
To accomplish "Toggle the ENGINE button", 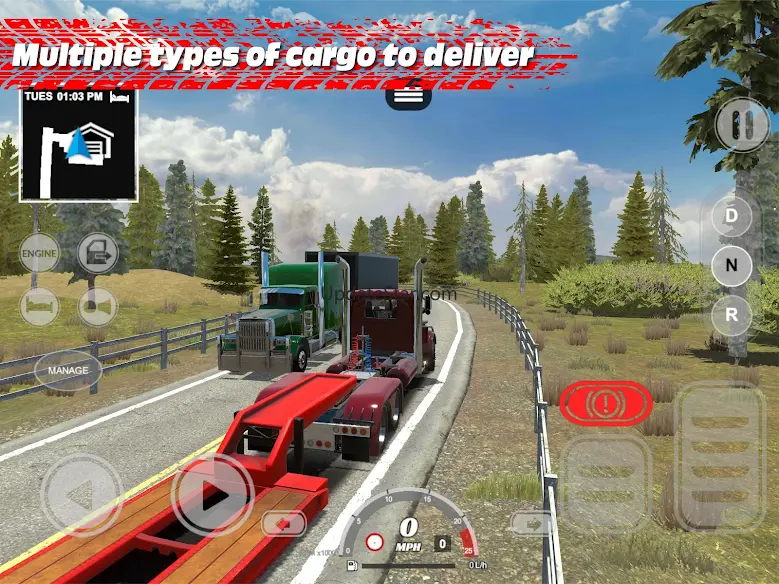I will point(39,253).
